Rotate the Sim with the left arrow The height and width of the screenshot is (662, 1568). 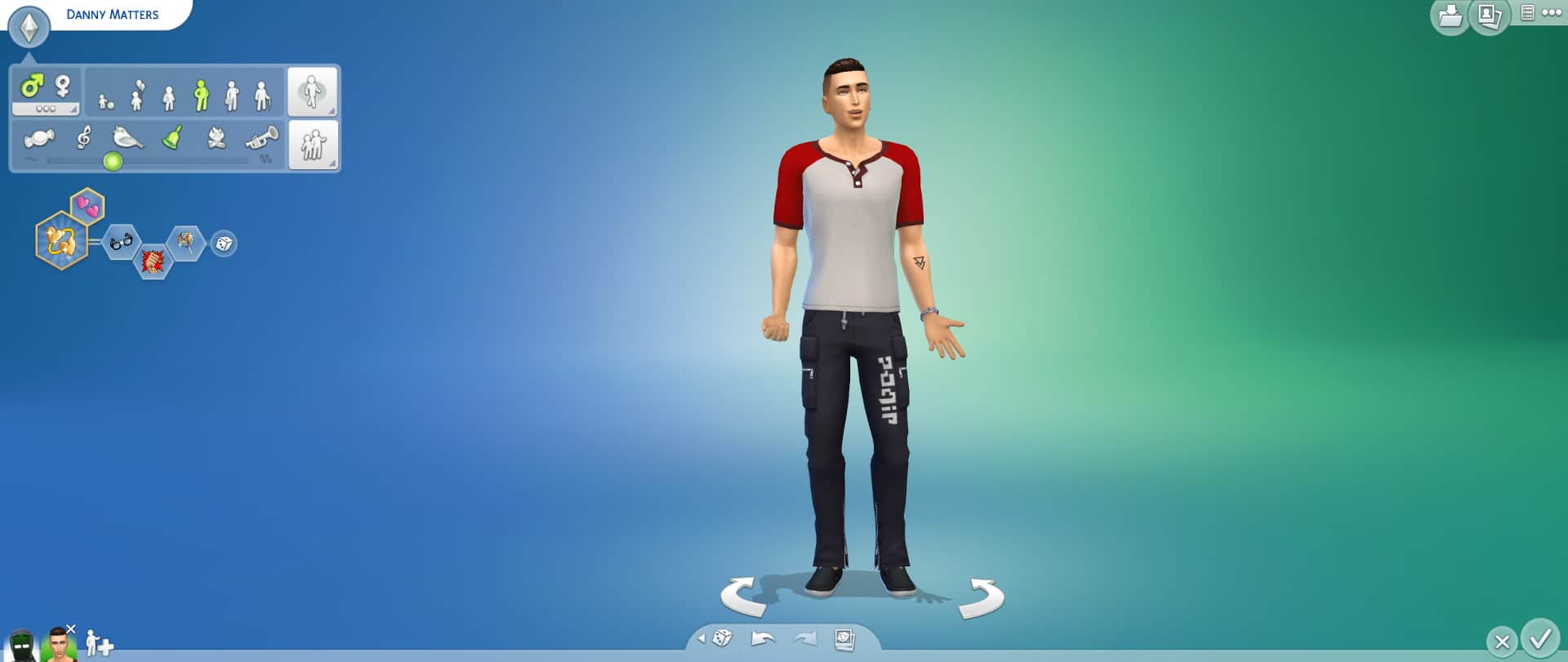[x=742, y=597]
